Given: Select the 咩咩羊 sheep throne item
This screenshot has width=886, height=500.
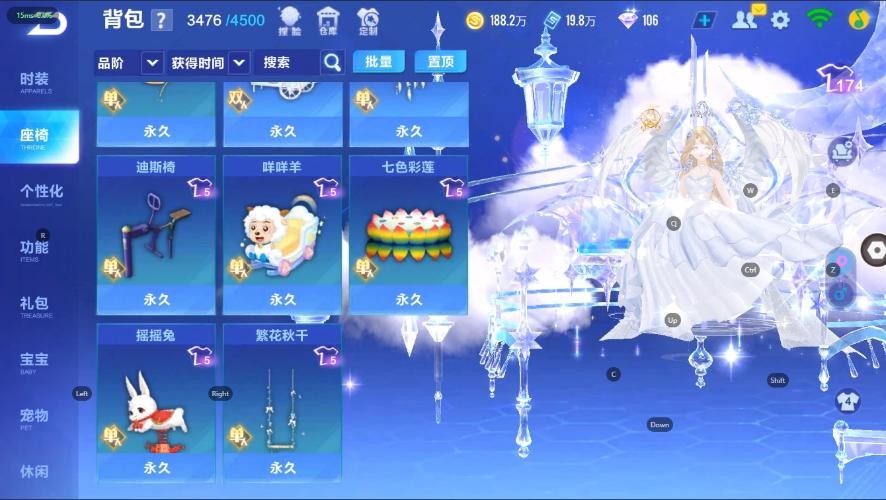Looking at the screenshot, I should click(282, 234).
